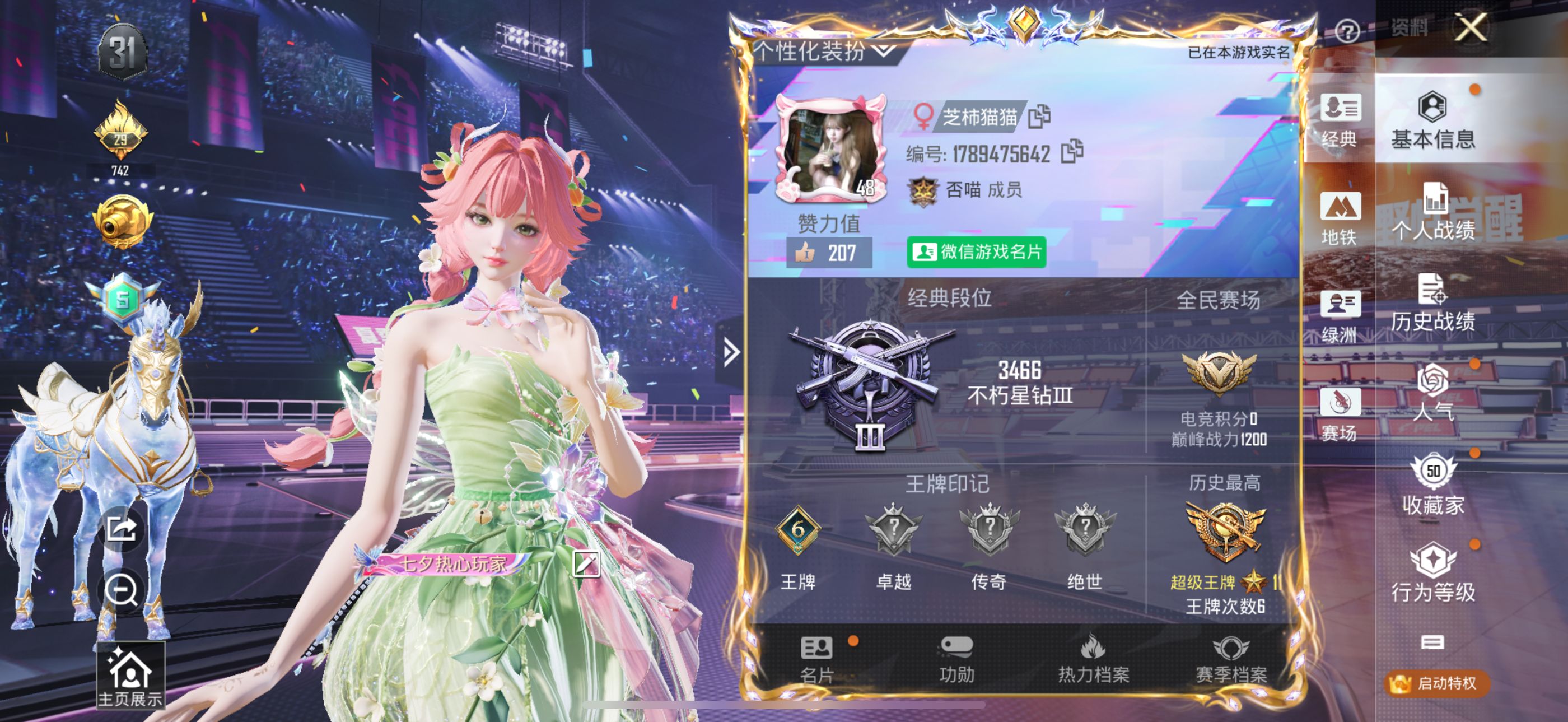
Task: Select the 地铁 mode tab
Action: coord(1338,218)
